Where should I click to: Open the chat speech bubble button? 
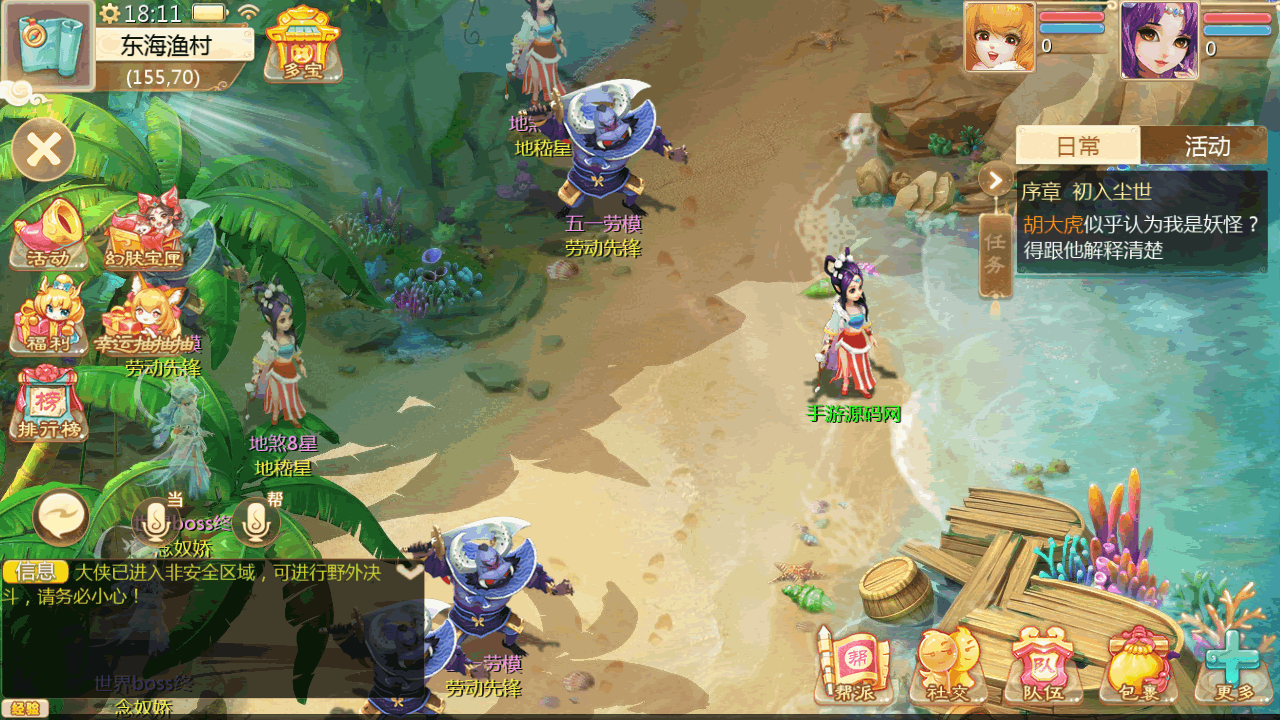[61, 518]
